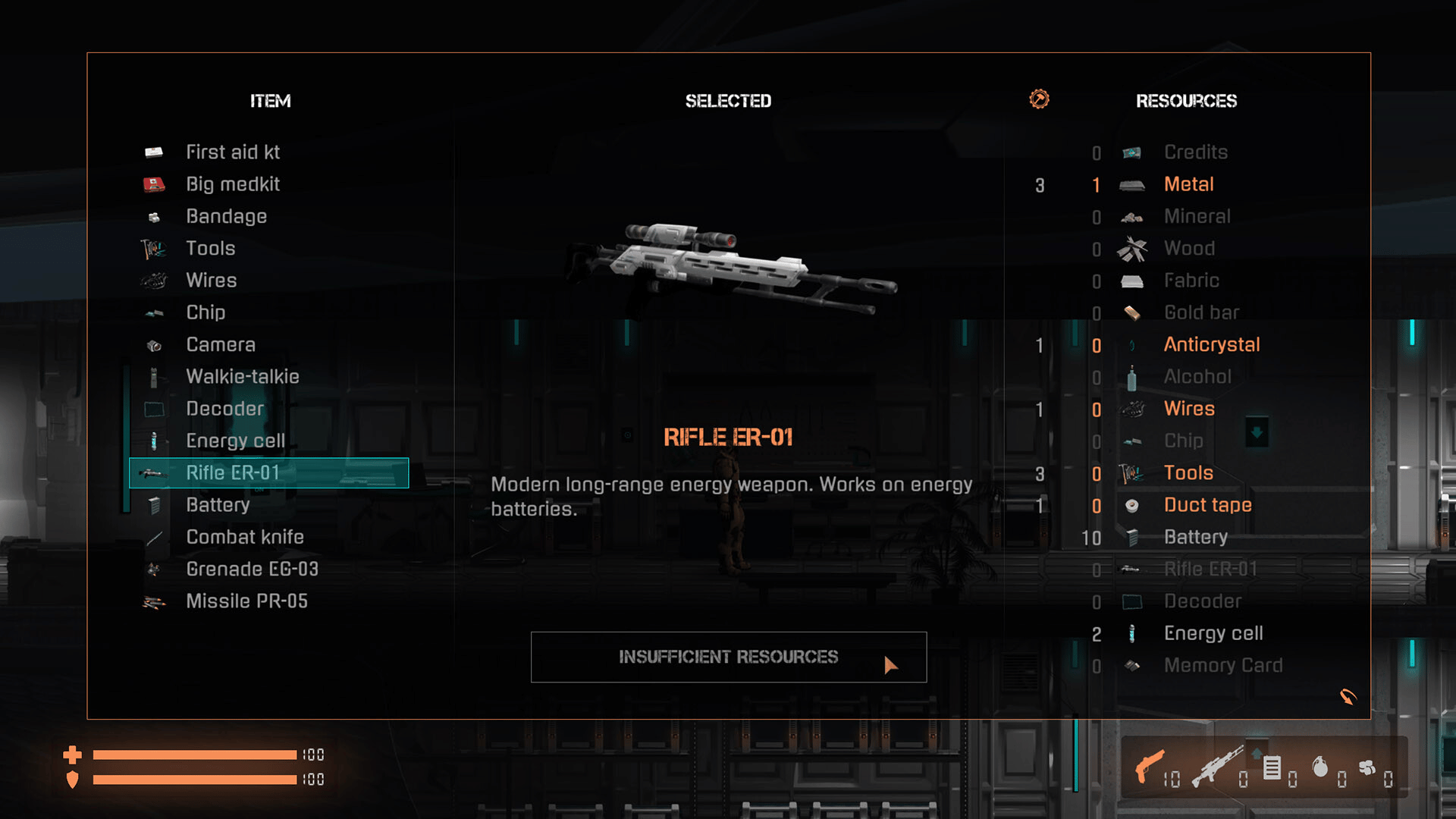Choose Missile PR-05 in the item list
Screen dimensions: 1456x819
pyautogui.click(x=246, y=601)
